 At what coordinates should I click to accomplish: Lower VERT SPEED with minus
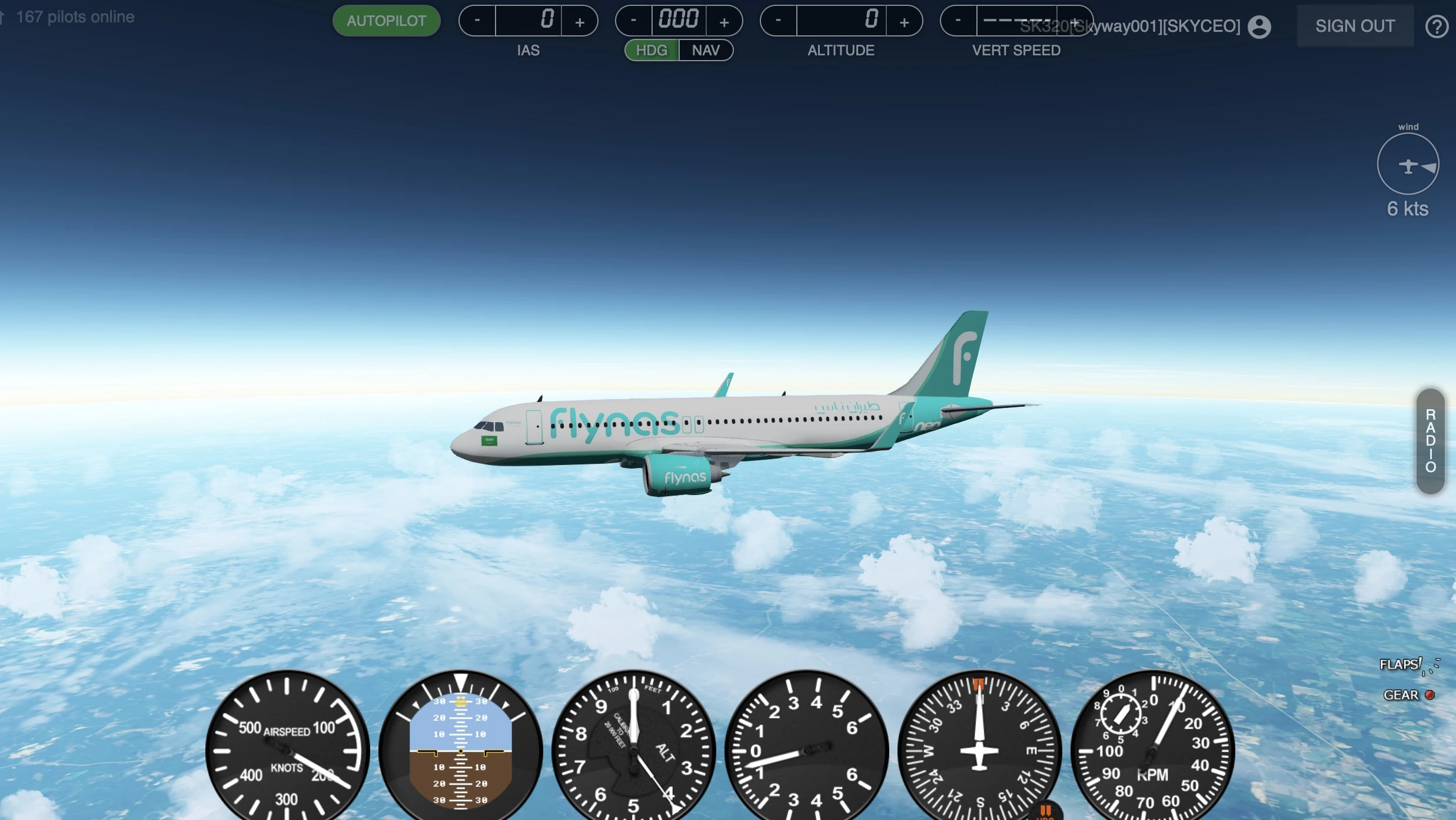tap(956, 21)
